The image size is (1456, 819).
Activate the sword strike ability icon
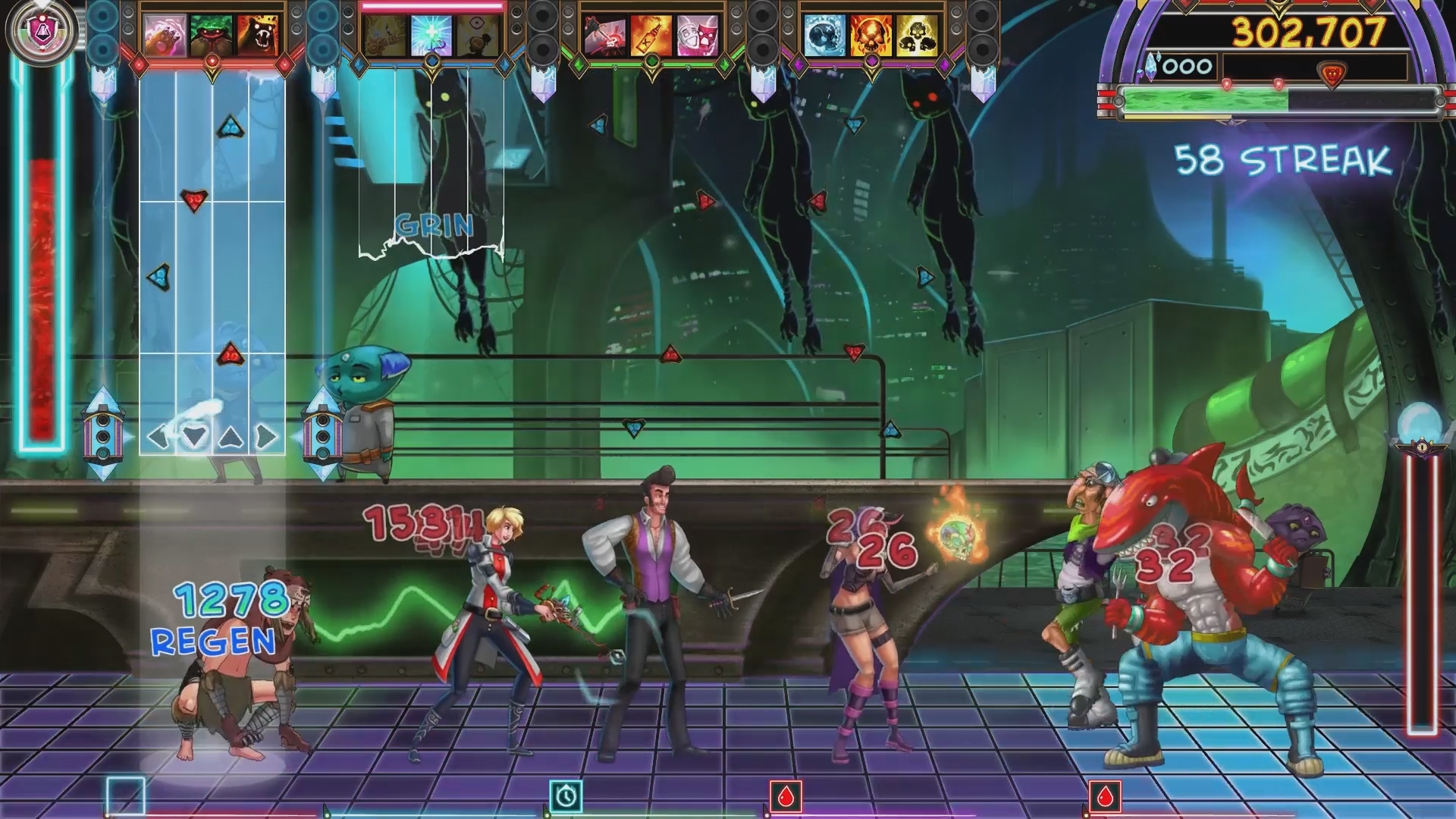[606, 34]
